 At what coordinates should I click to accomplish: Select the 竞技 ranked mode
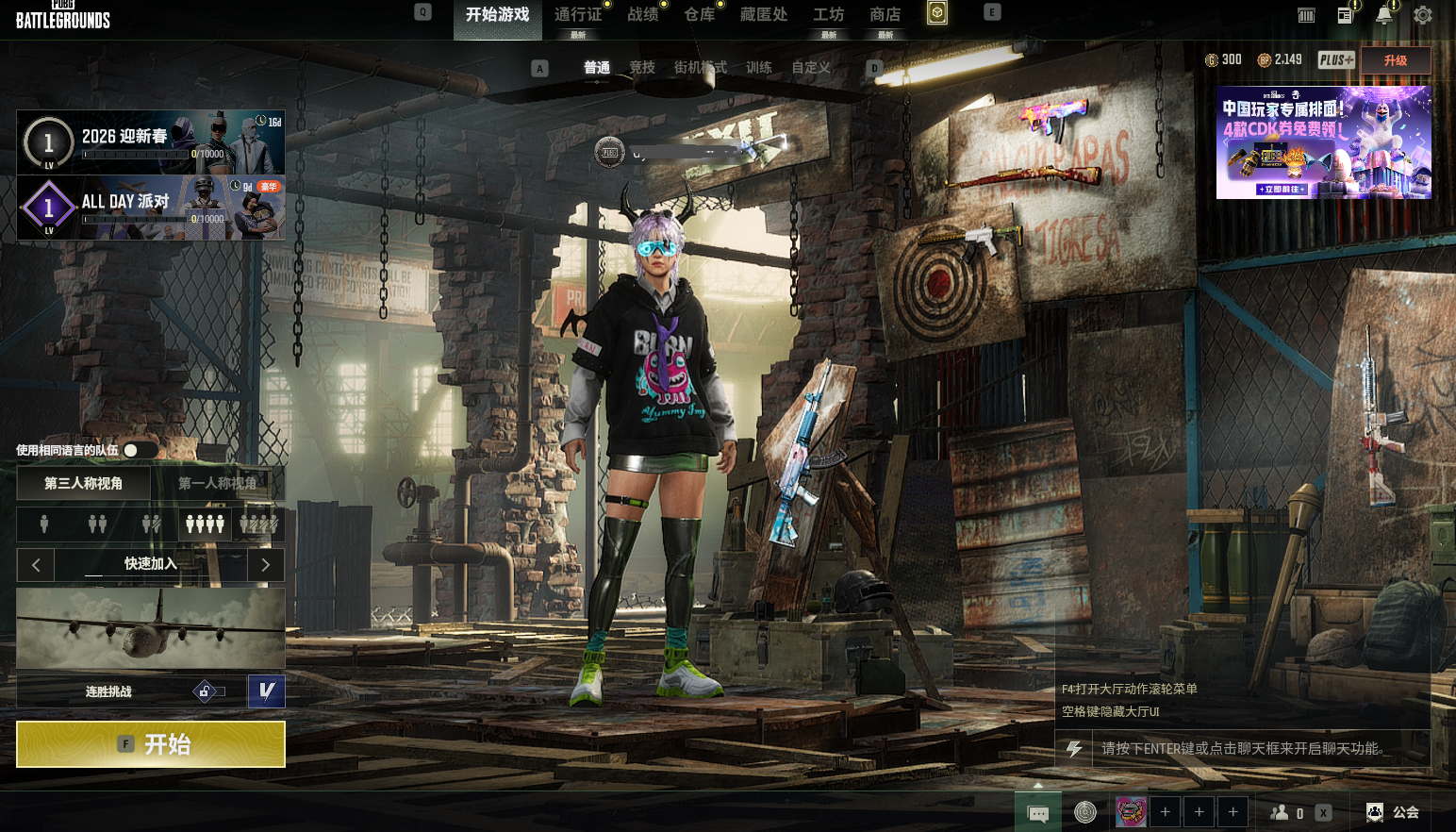642,68
